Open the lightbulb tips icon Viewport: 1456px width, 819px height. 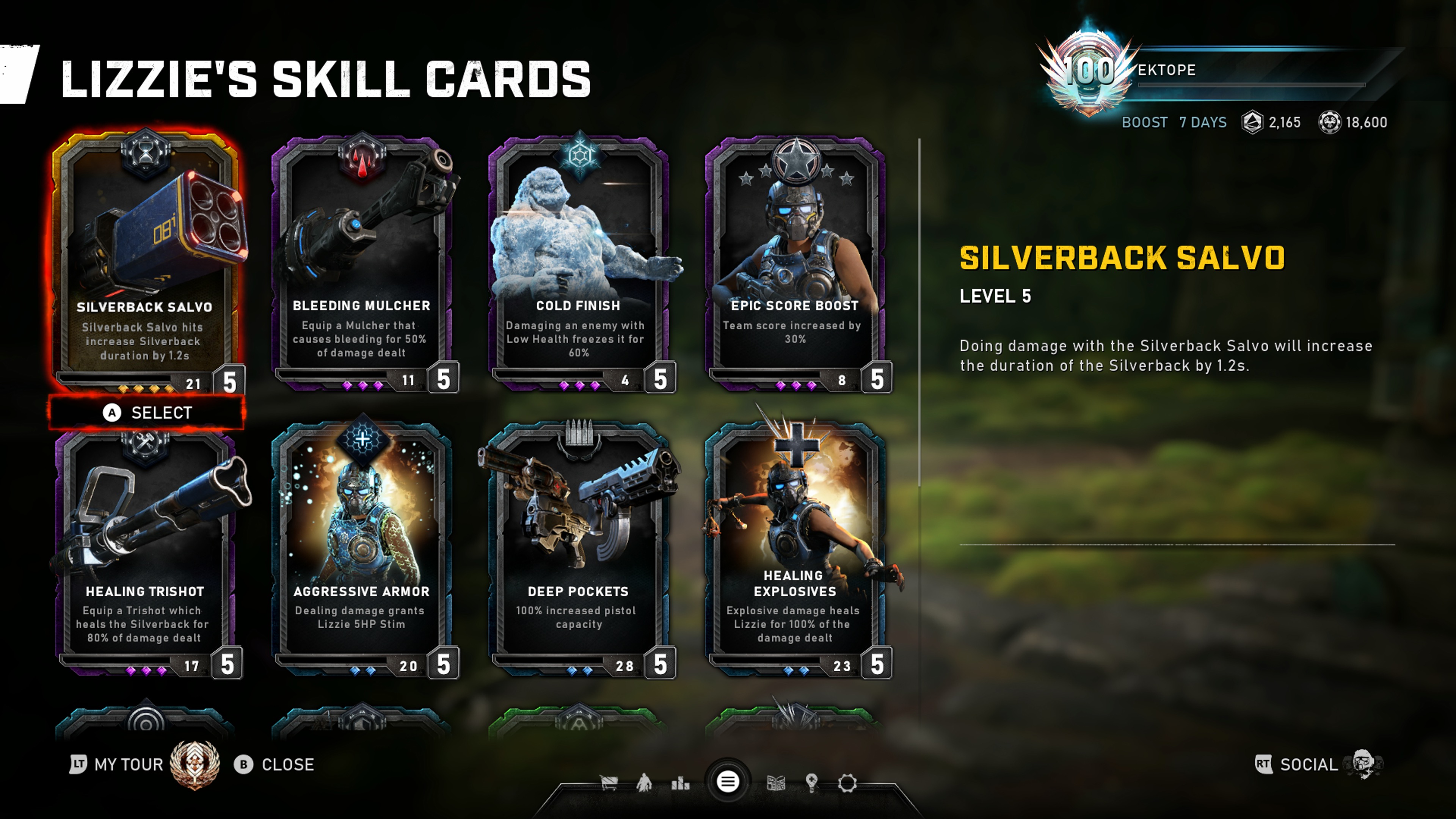click(x=812, y=783)
